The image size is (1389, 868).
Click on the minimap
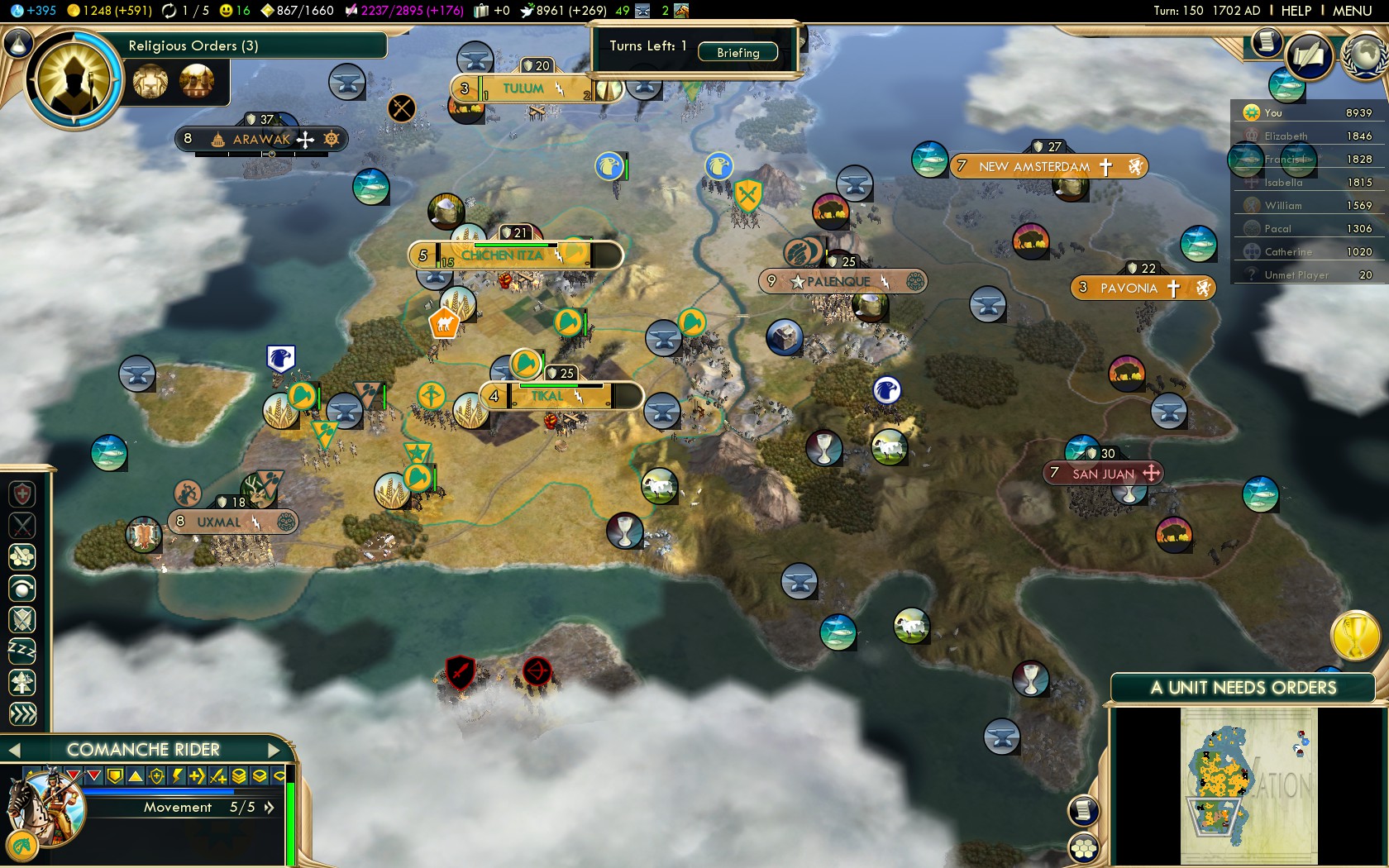[1248, 787]
